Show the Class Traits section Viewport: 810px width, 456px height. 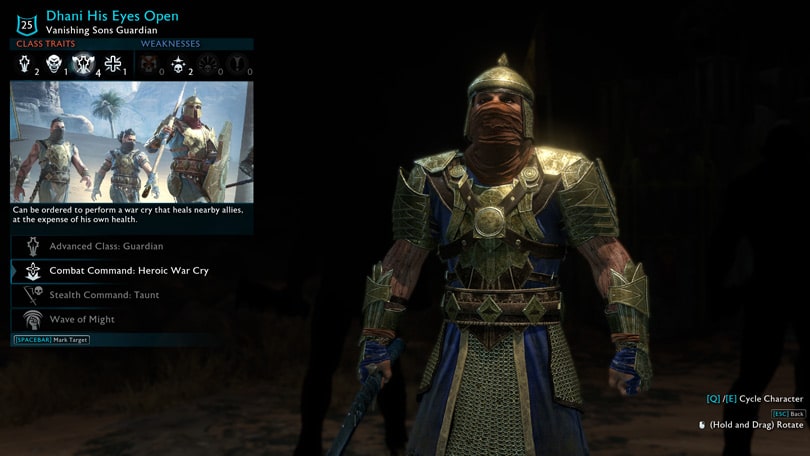click(45, 44)
